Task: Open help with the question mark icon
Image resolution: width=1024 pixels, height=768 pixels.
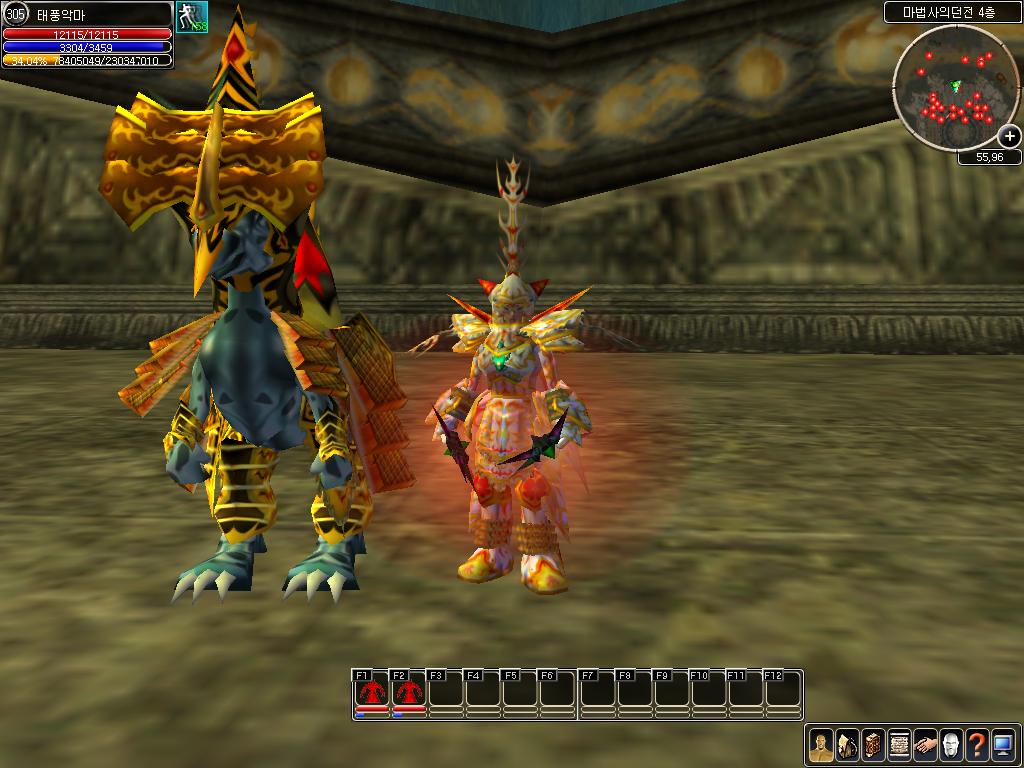Action: (977, 745)
